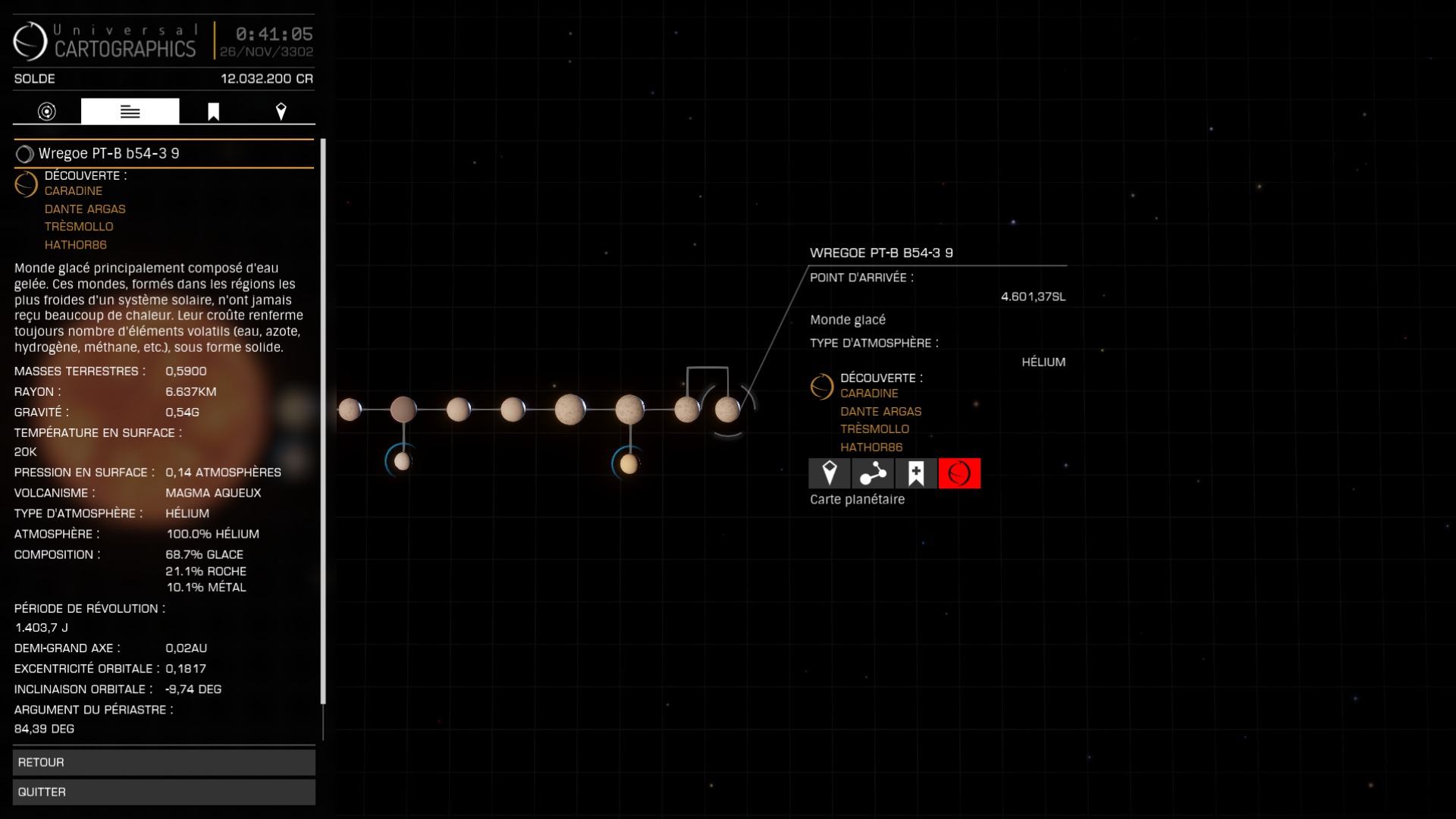Image resolution: width=1456 pixels, height=819 pixels.
Task: Add a bookmark for Wregoe PT-B b54-3 9
Action: tap(916, 473)
